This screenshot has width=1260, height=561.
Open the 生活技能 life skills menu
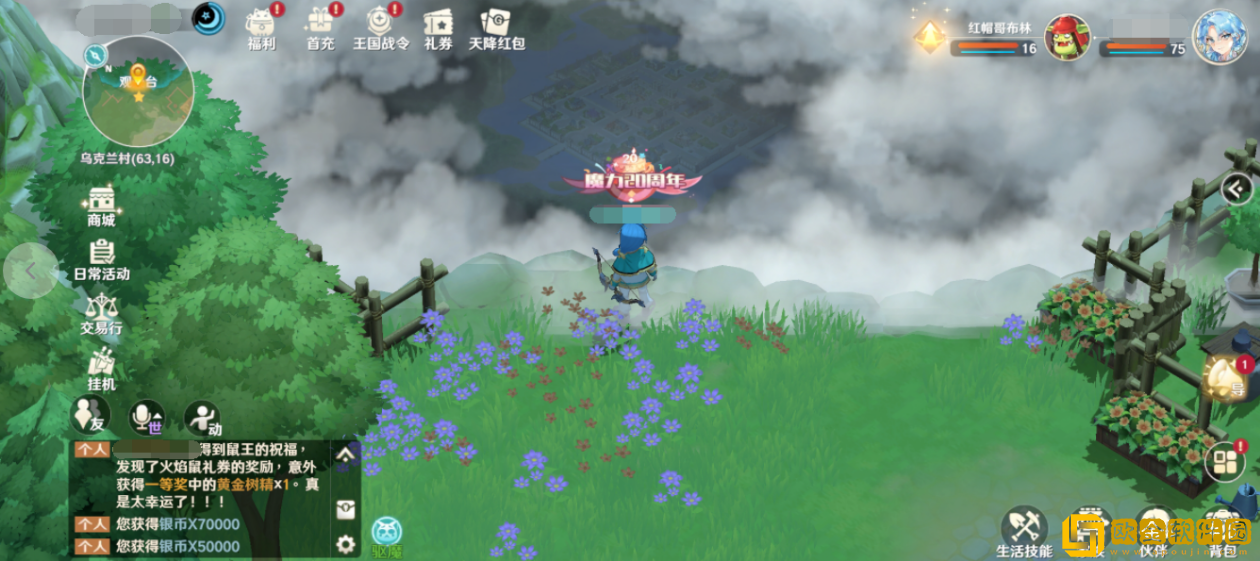pos(1024,529)
